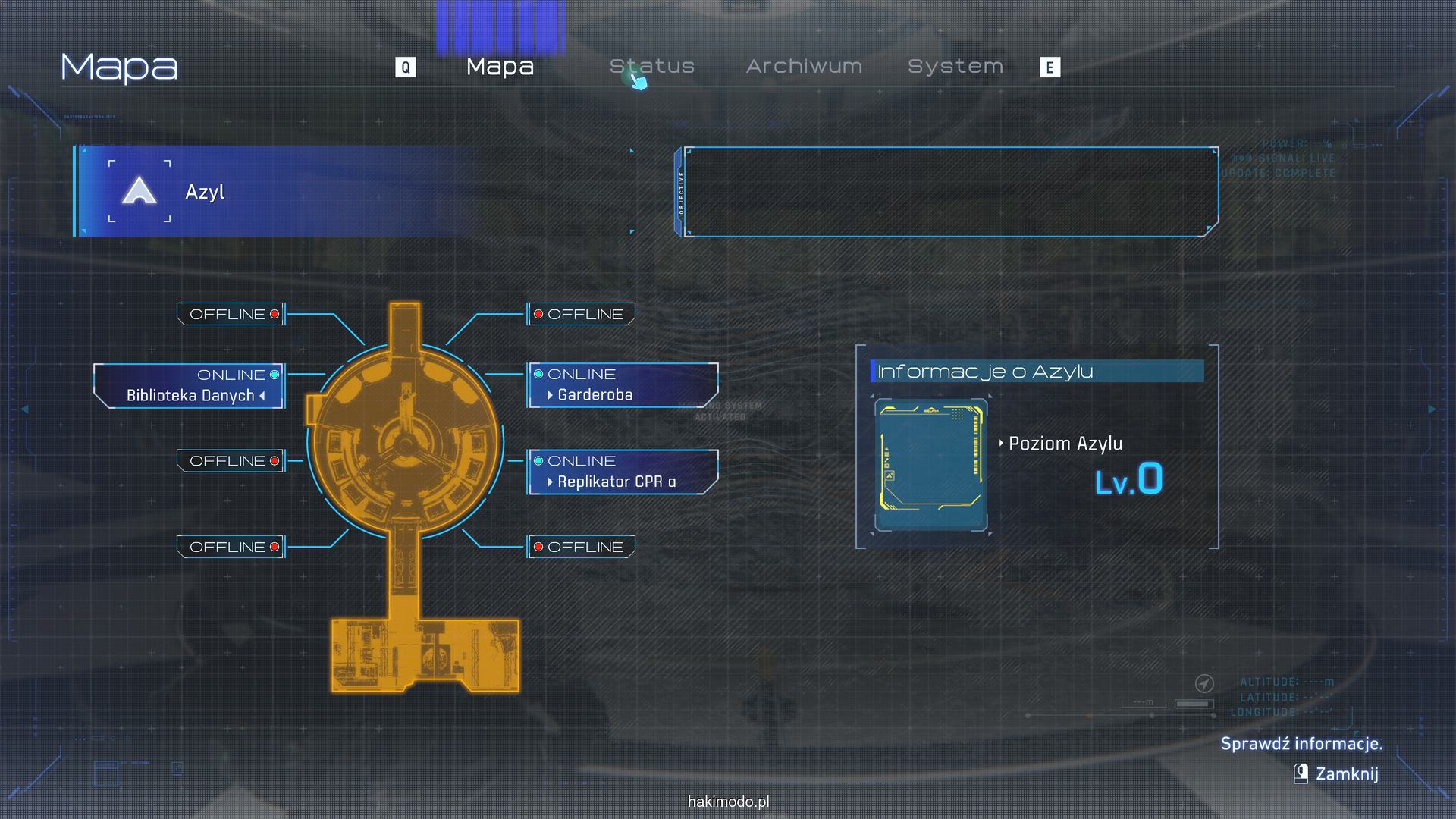Screen dimensions: 1456x819
Task: Choose the Garderoba facility
Action: pos(622,386)
